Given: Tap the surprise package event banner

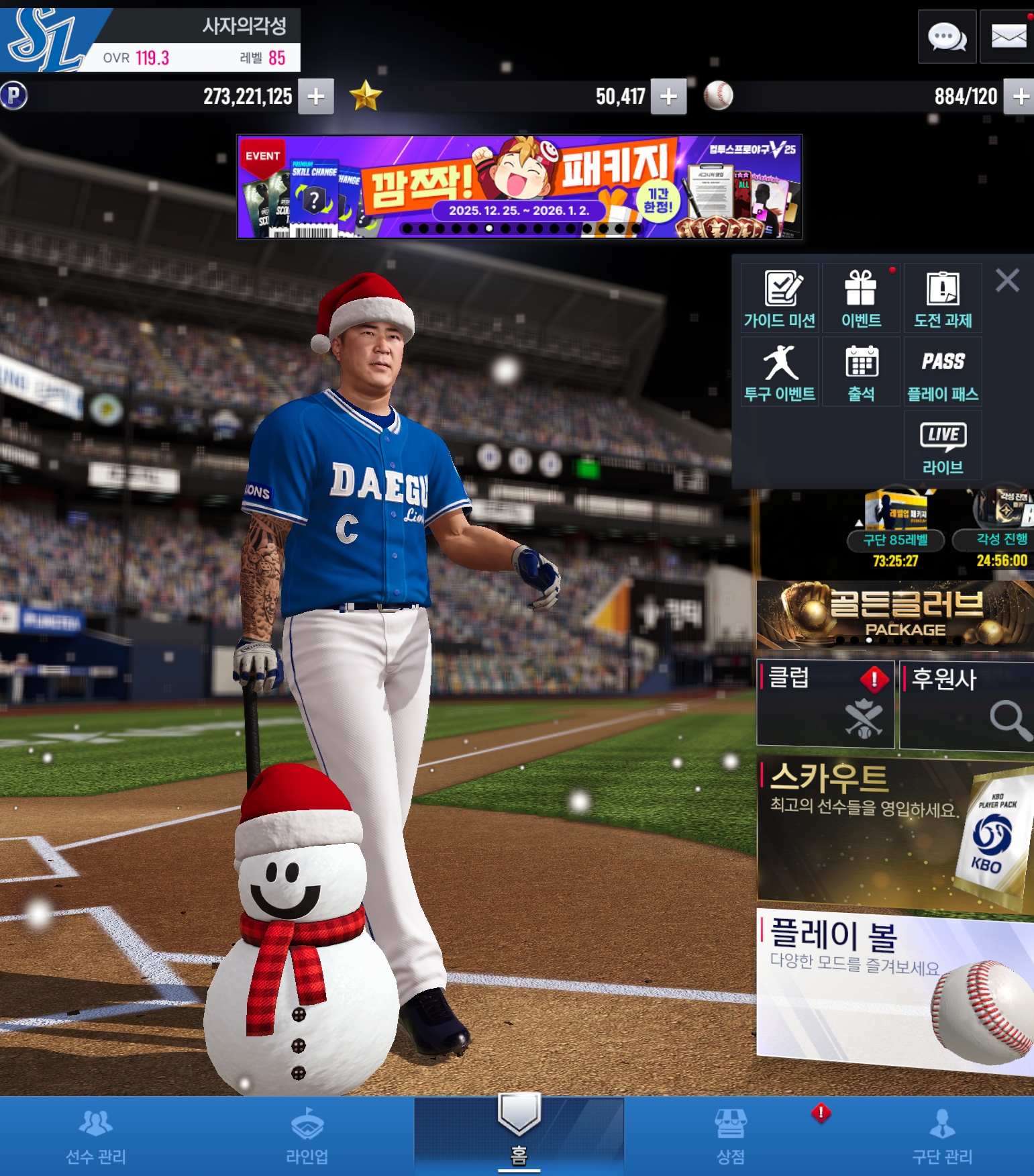Looking at the screenshot, I should coord(519,187).
